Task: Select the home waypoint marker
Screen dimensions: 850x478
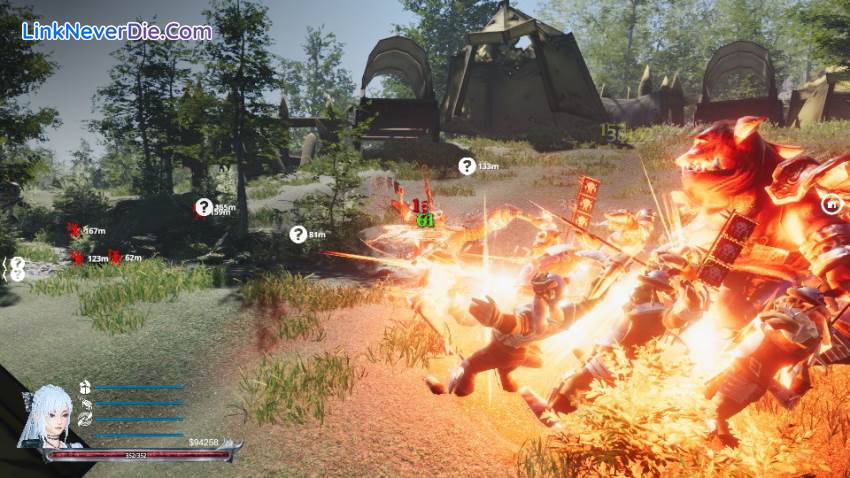Action: coord(829,204)
